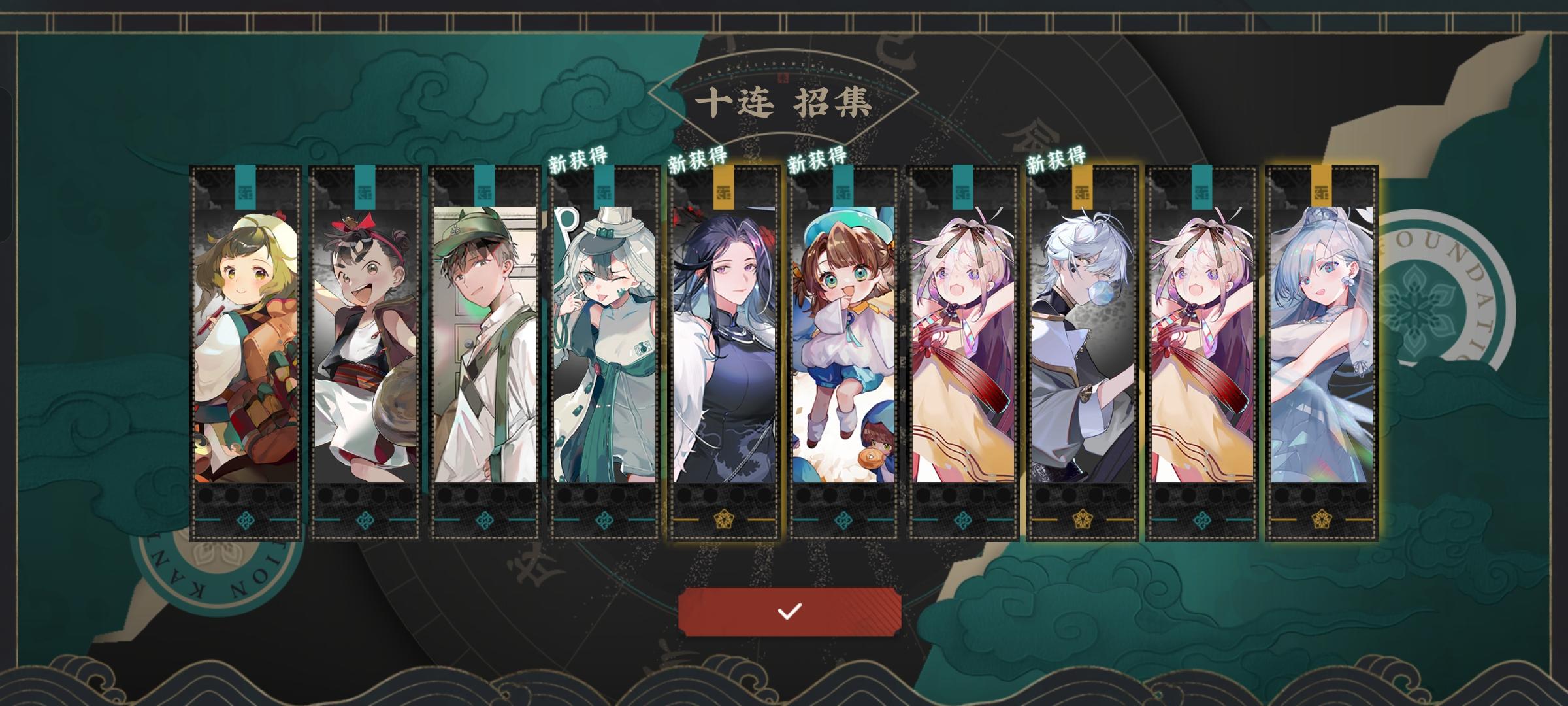Image resolution: width=1568 pixels, height=706 pixels.
Task: Tap the teal ribbon seal above the blue-beret child's card
Action: 844,186
